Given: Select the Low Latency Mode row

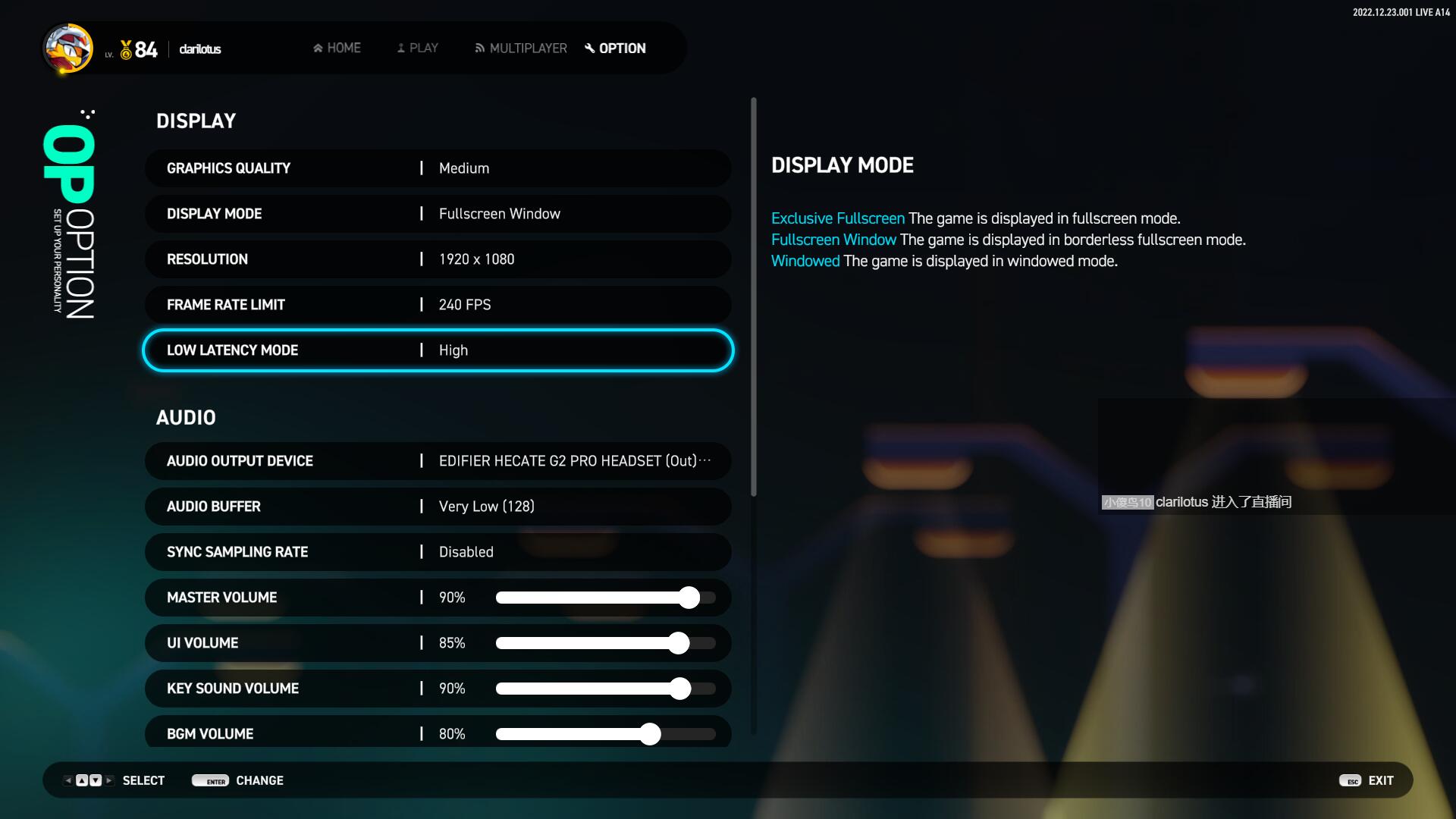Looking at the screenshot, I should point(438,350).
